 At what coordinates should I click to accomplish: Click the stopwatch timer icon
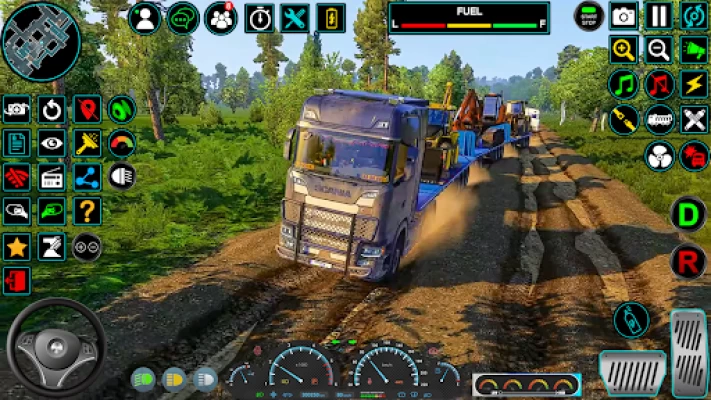click(x=259, y=18)
